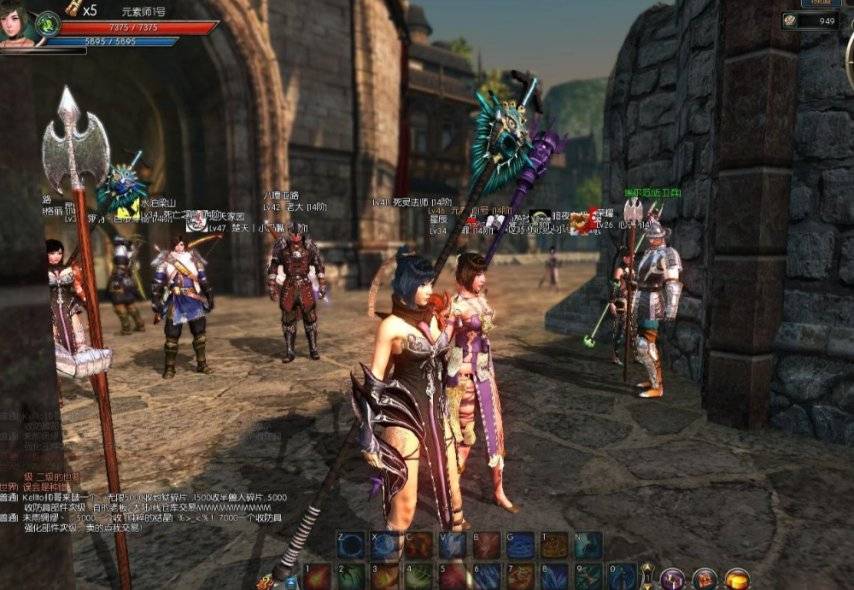This screenshot has width=854, height=590.
Task: Cast the skill in slot V
Action: [x=452, y=545]
